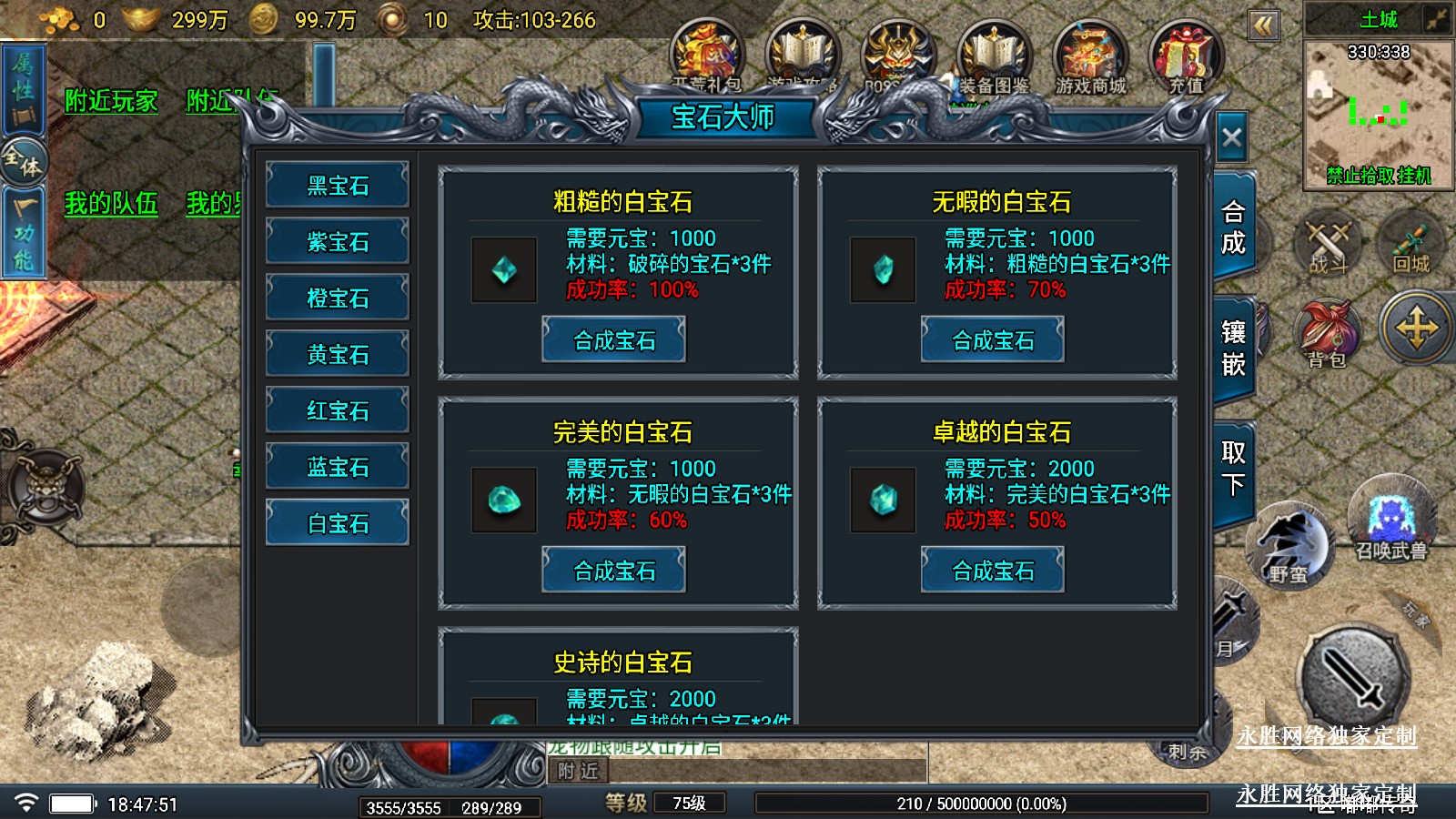Open the 取下 remove tab
Screen dimensions: 1456x819
pyautogui.click(x=1233, y=469)
